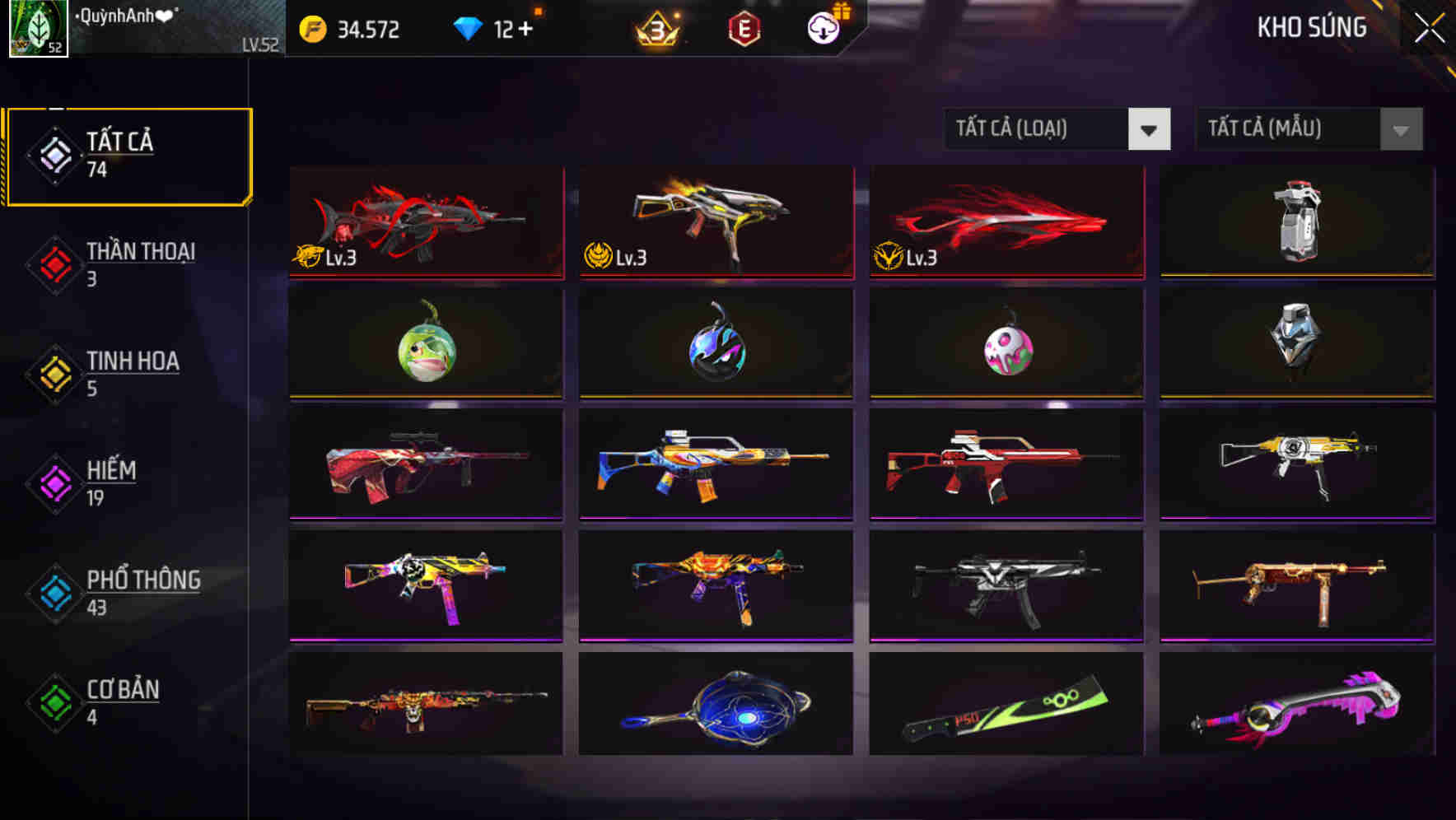Expand the TẤT CẢ category showing 74 items
The width and height of the screenshot is (1456, 820).
(x=128, y=153)
